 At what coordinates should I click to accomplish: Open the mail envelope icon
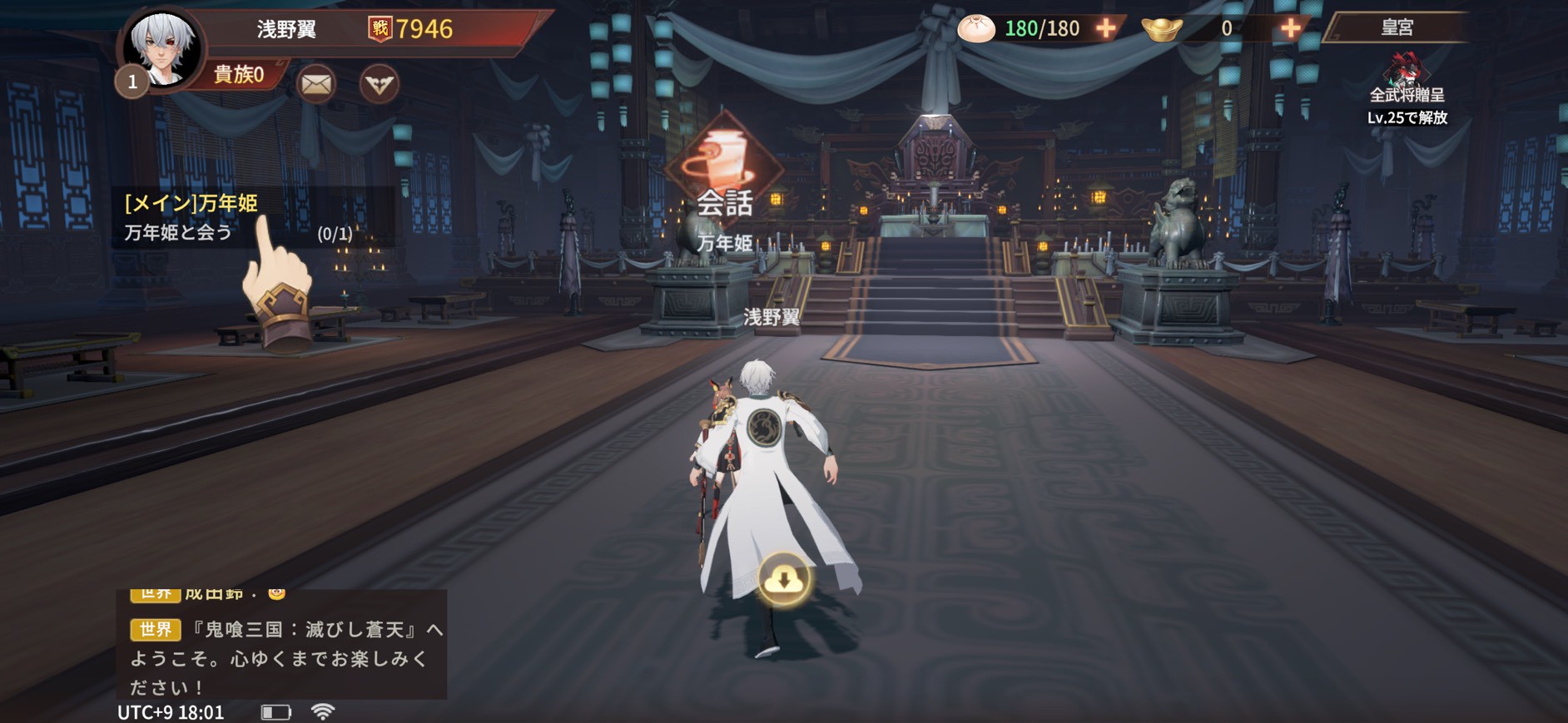[x=316, y=84]
